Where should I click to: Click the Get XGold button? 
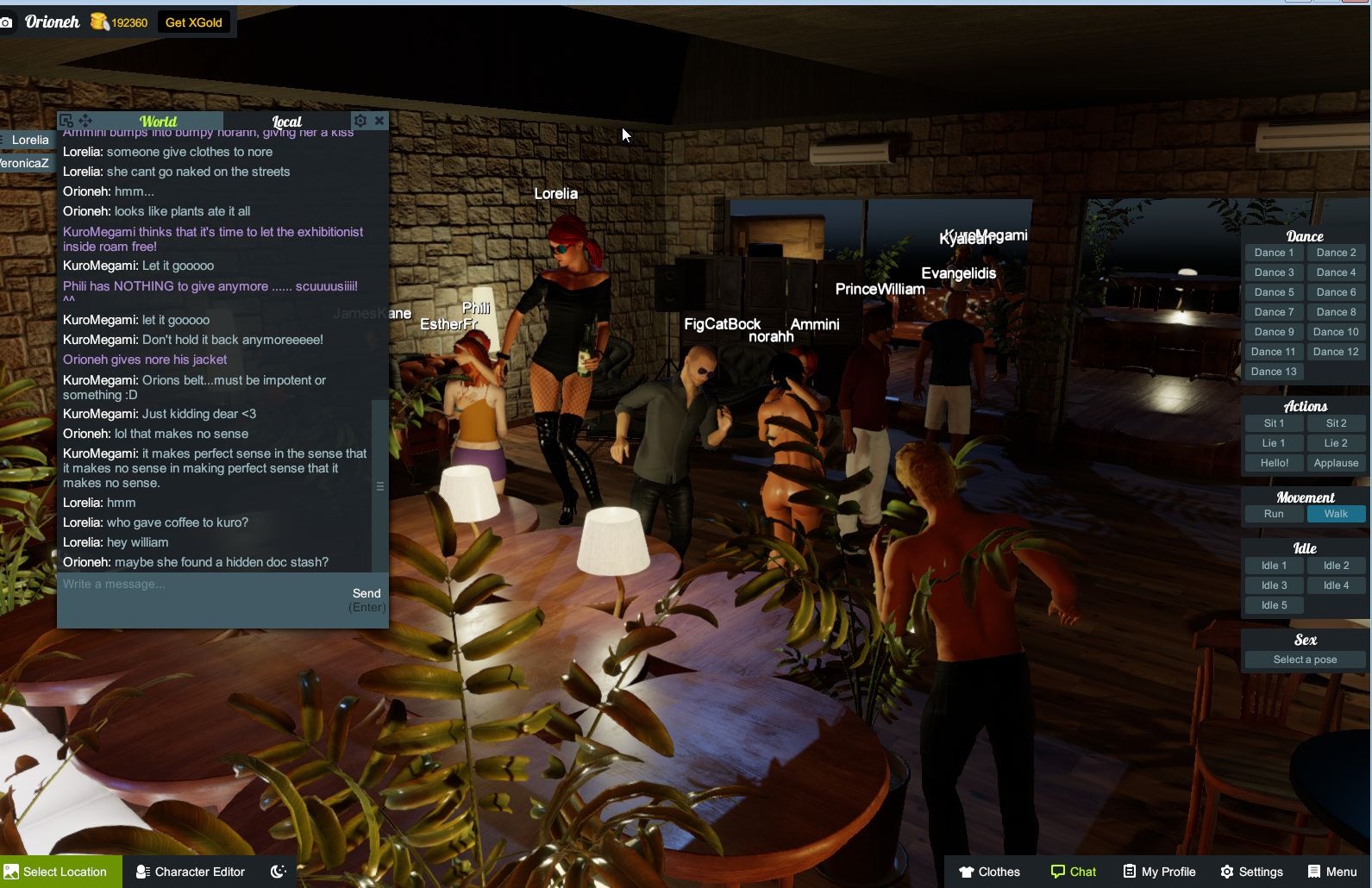coord(194,22)
